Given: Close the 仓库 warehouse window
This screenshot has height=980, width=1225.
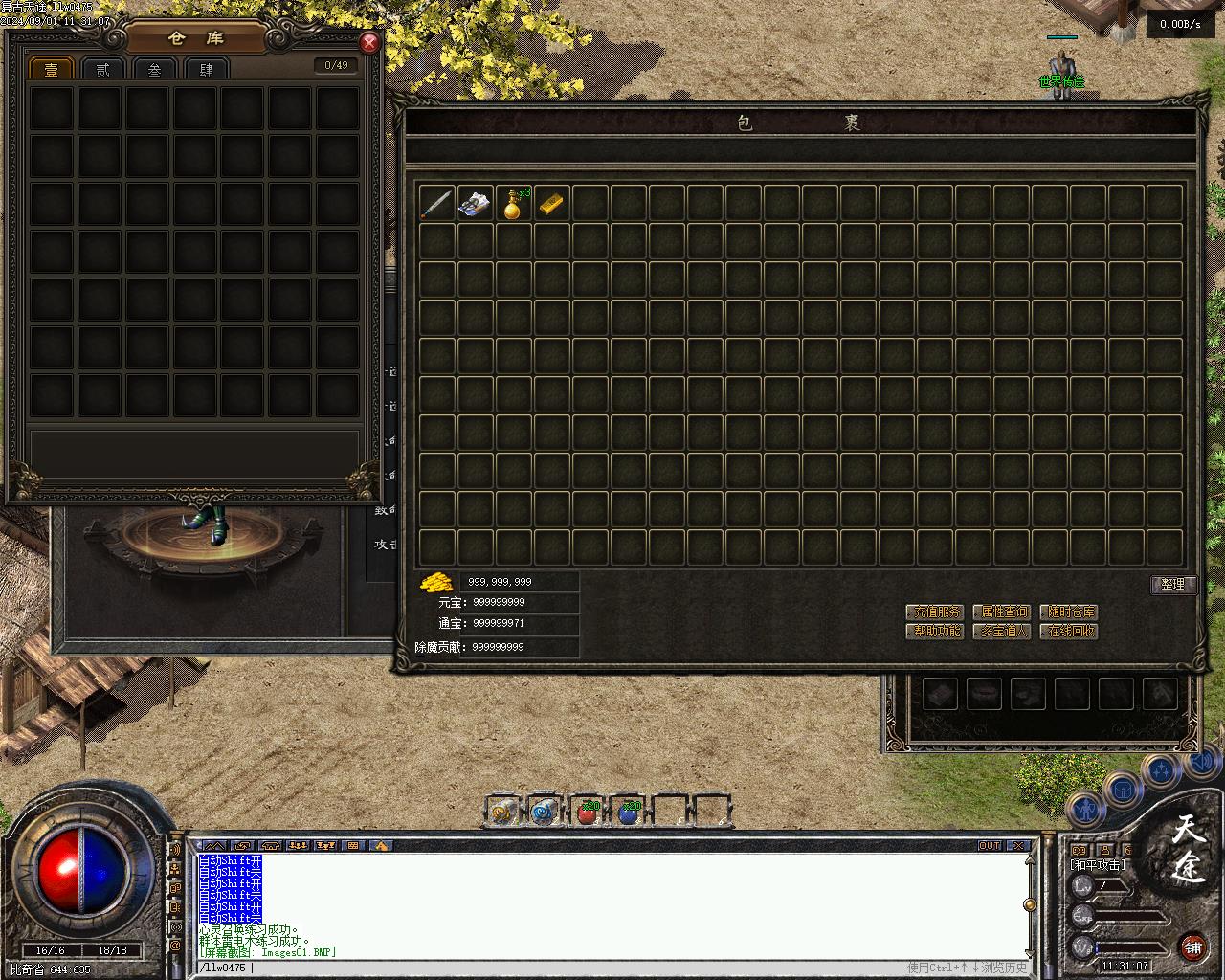Looking at the screenshot, I should 369,43.
